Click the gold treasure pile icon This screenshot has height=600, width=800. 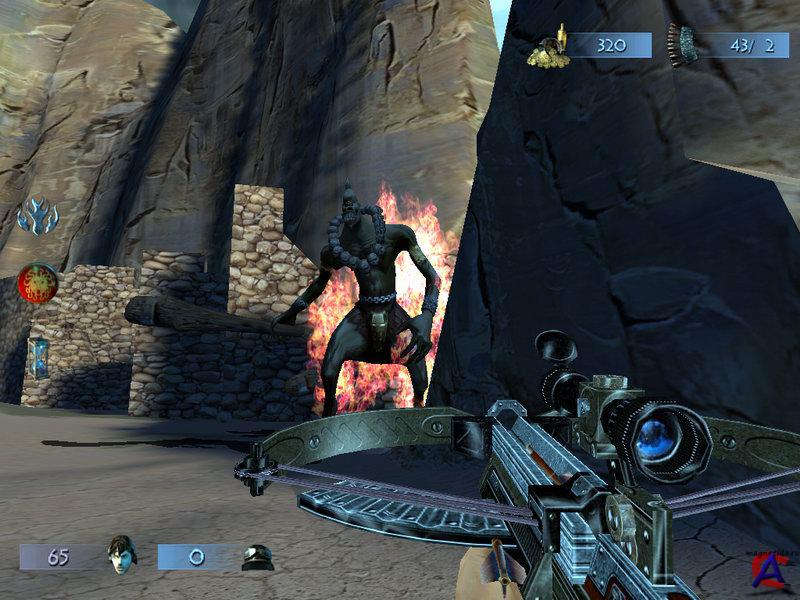(548, 49)
